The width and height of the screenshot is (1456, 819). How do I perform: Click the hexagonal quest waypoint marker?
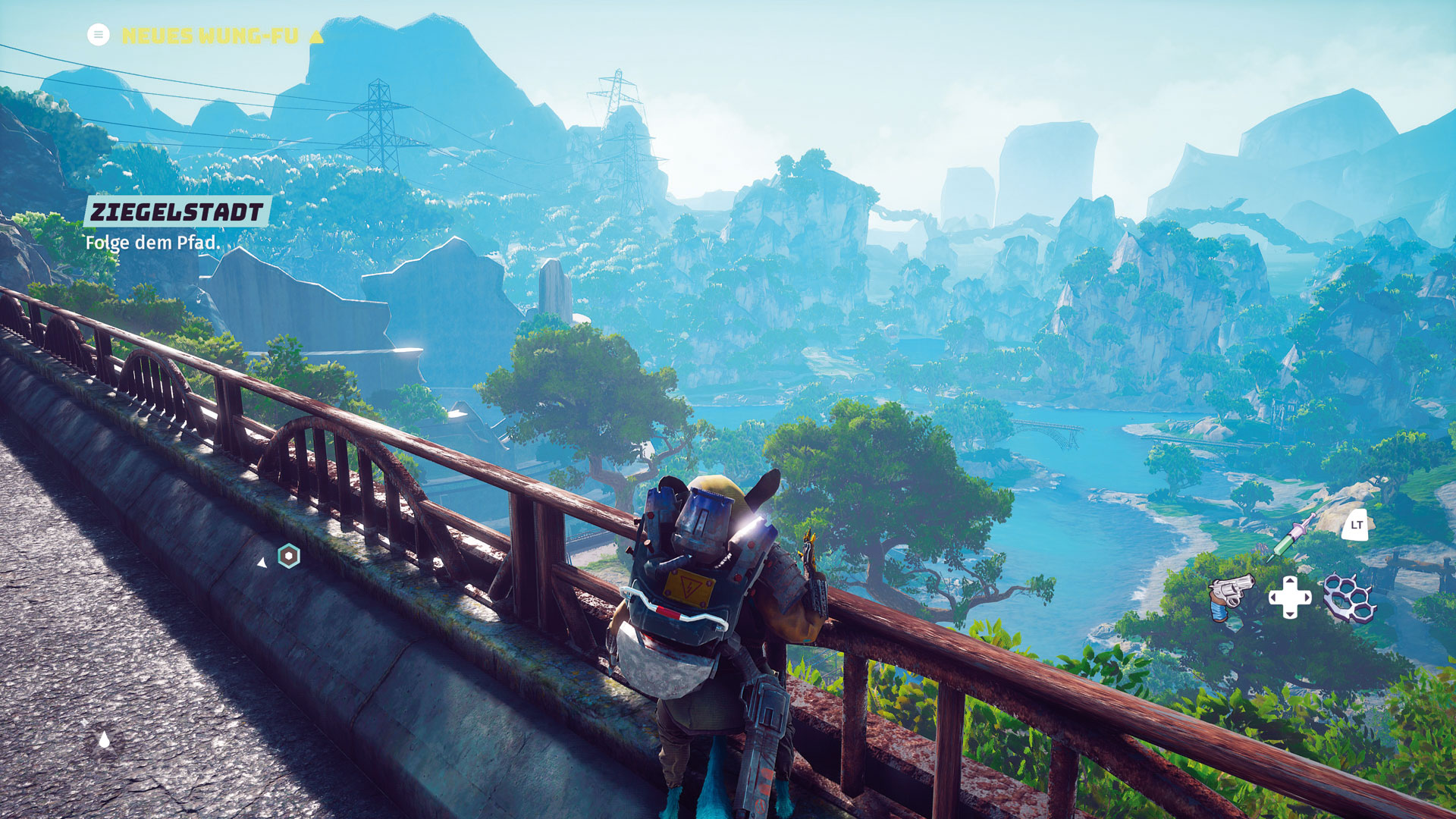(289, 556)
